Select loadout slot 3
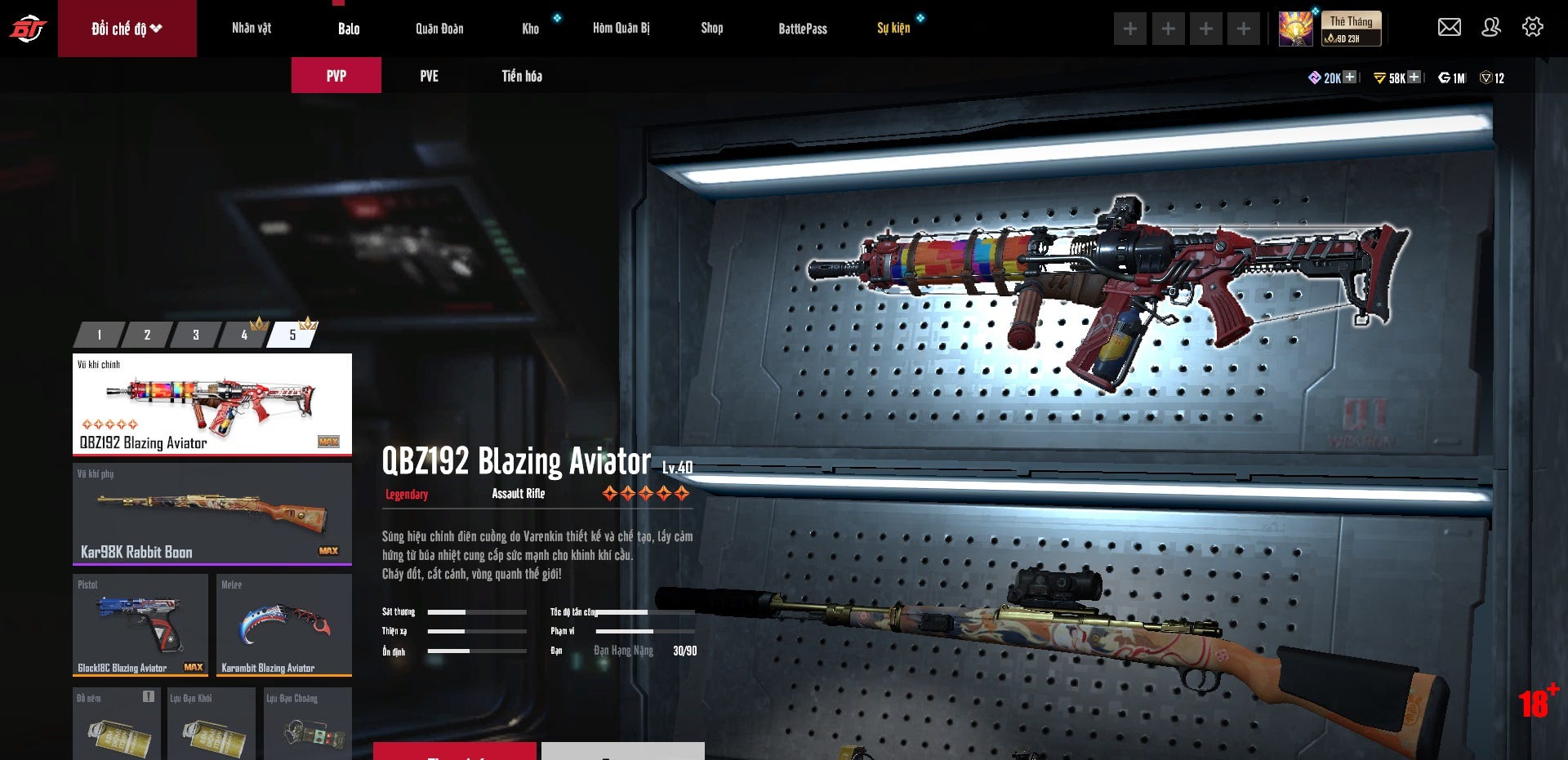 pos(196,335)
